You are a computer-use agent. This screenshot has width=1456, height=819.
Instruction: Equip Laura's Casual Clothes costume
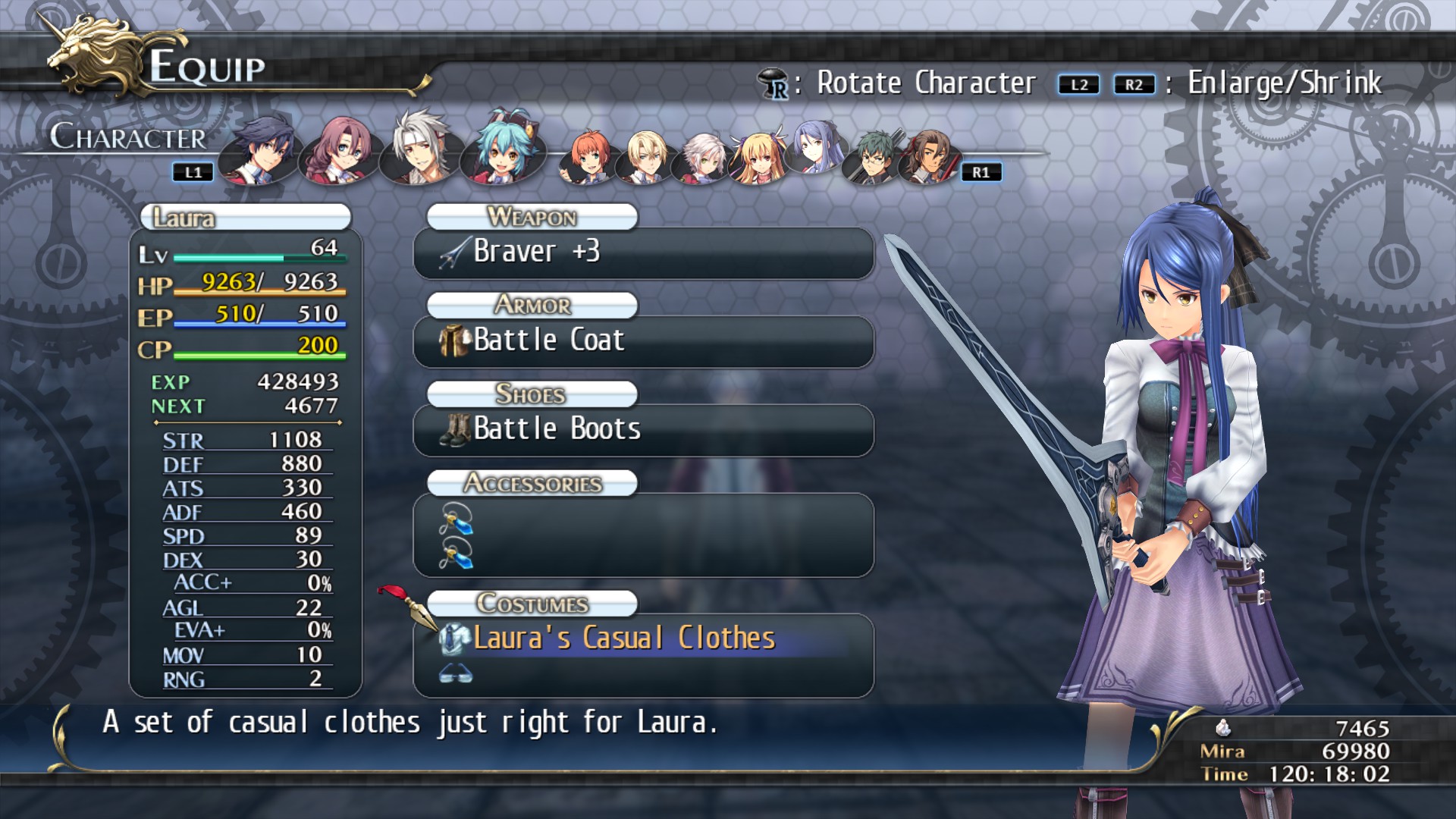coord(623,638)
